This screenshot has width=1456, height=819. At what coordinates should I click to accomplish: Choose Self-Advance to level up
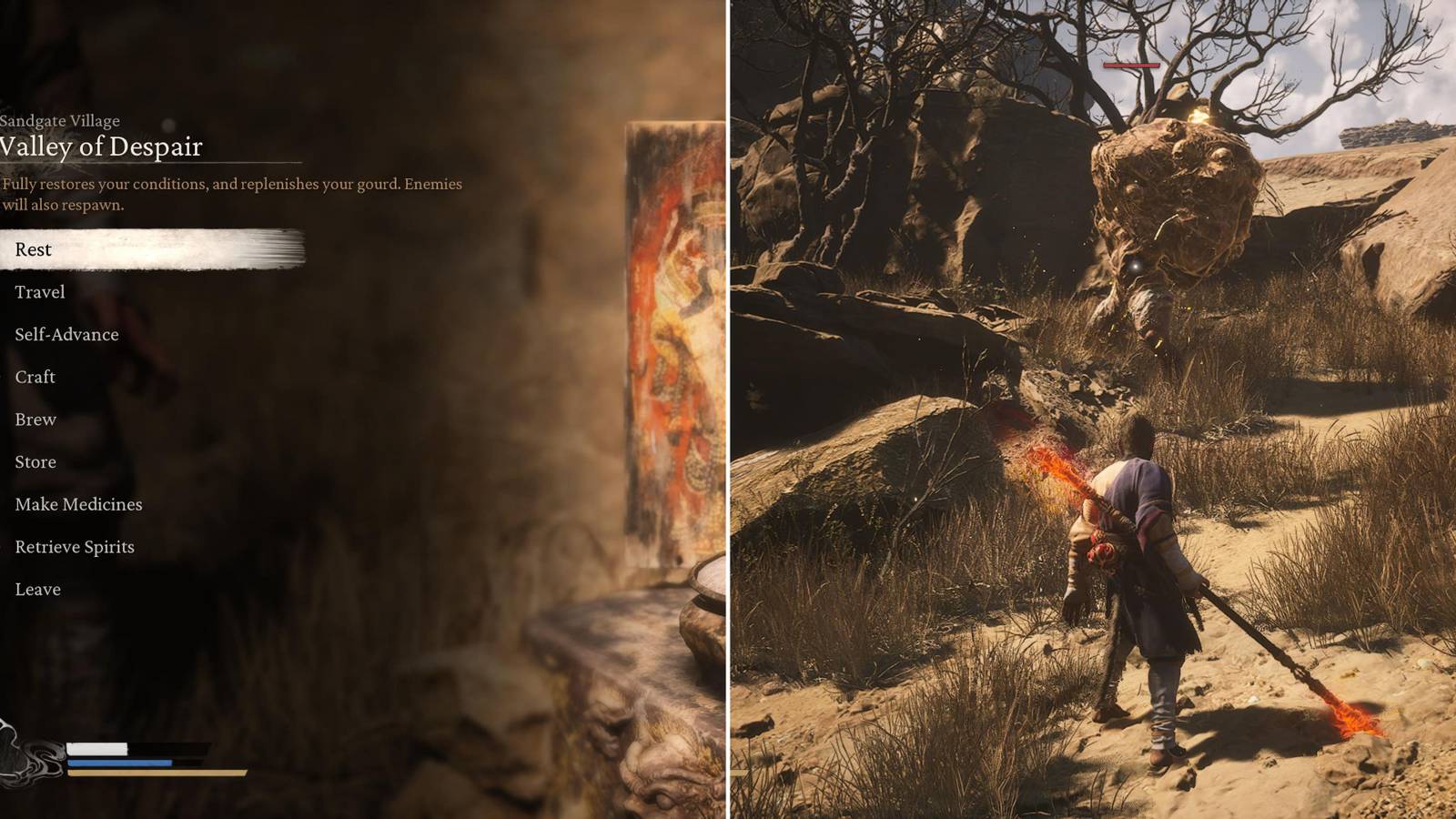66,334
